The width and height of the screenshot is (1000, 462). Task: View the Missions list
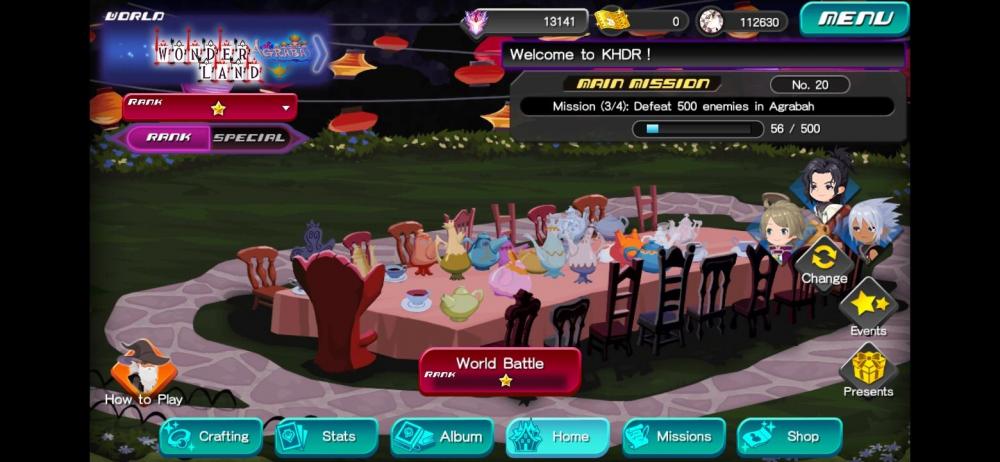(673, 437)
